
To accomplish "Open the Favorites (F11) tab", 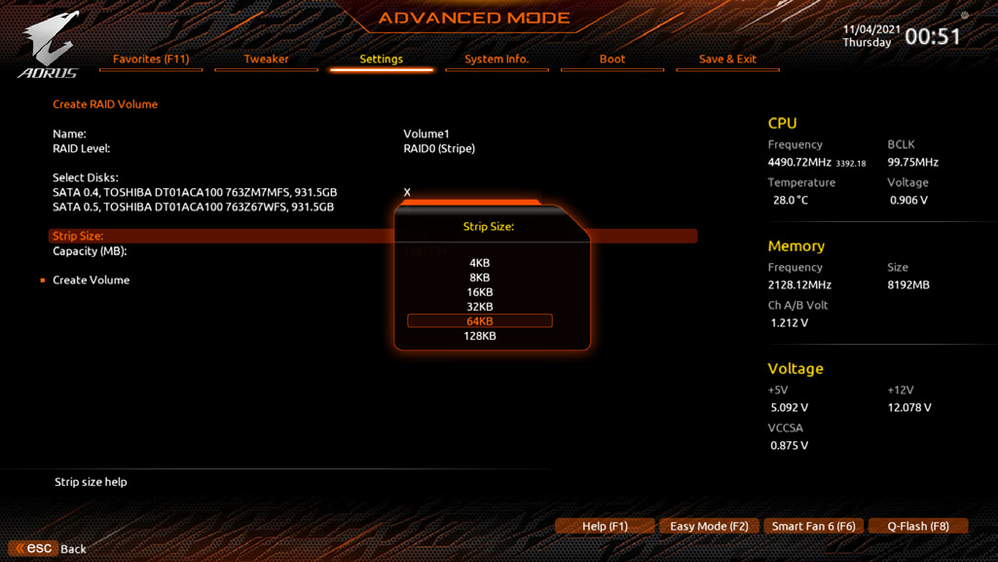I will (x=151, y=59).
